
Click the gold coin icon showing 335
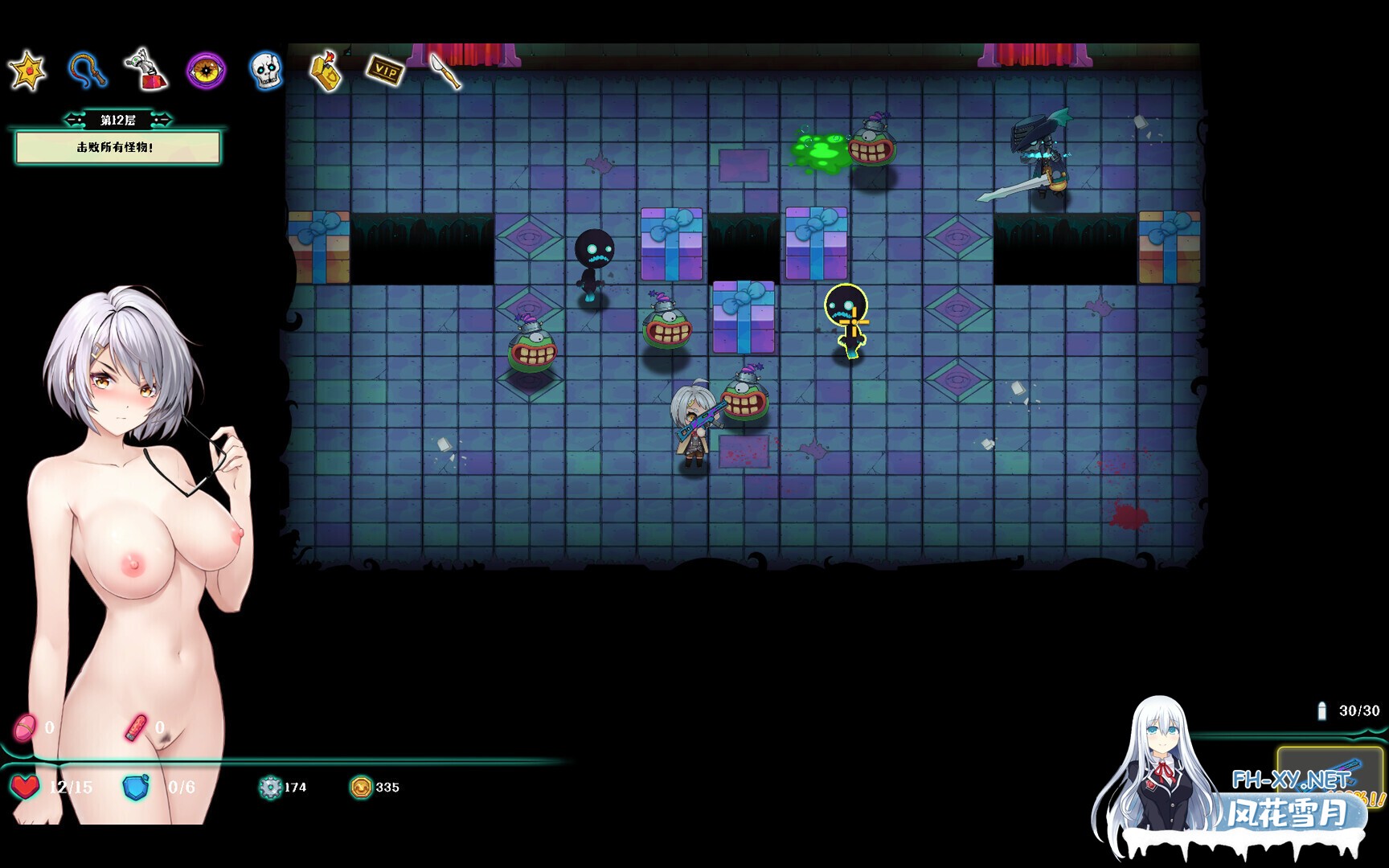click(362, 788)
